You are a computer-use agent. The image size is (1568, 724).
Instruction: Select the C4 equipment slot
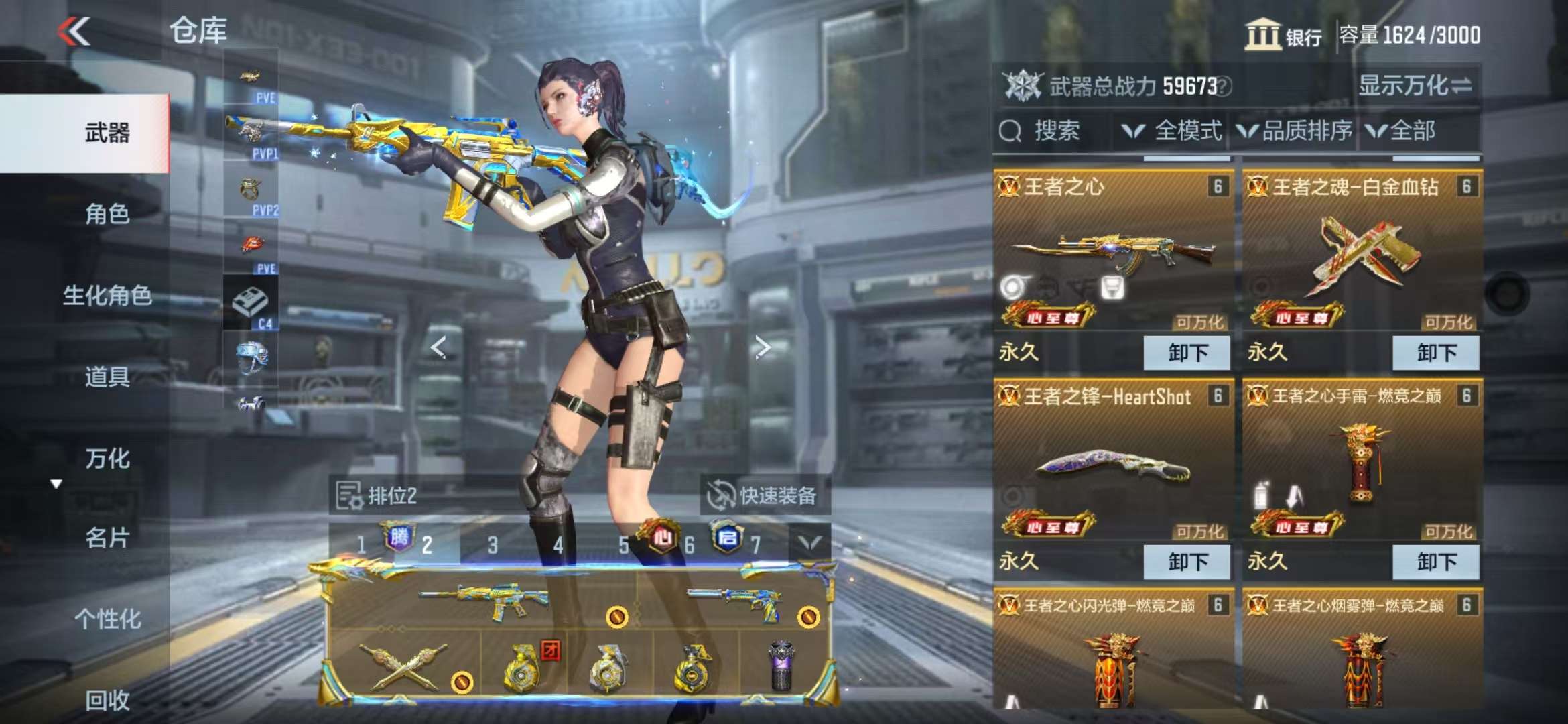coord(251,305)
